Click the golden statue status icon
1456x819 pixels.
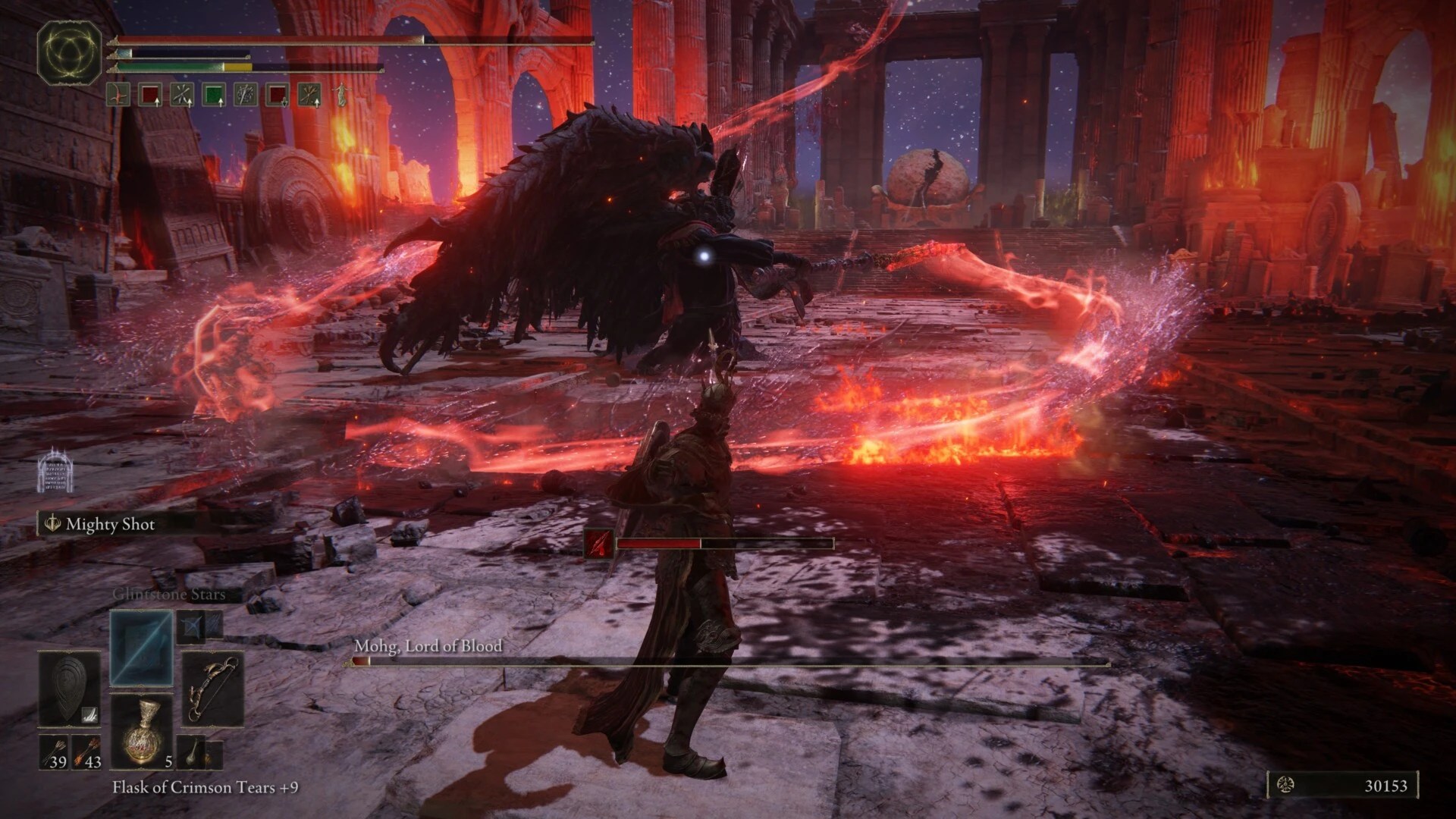tap(341, 95)
